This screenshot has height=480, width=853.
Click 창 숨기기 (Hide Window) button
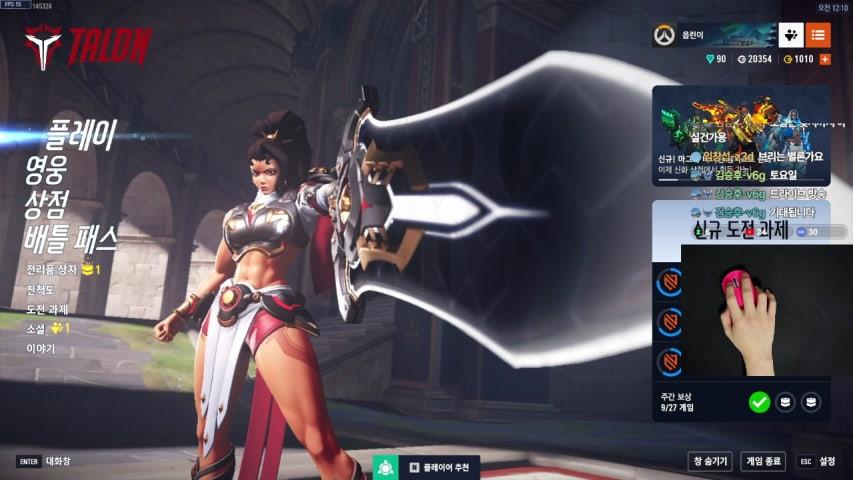tap(710, 461)
